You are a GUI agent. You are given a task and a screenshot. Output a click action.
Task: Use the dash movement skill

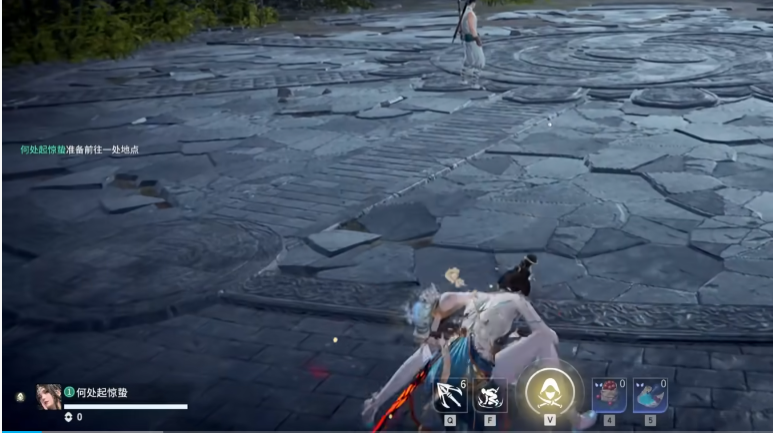[490, 396]
